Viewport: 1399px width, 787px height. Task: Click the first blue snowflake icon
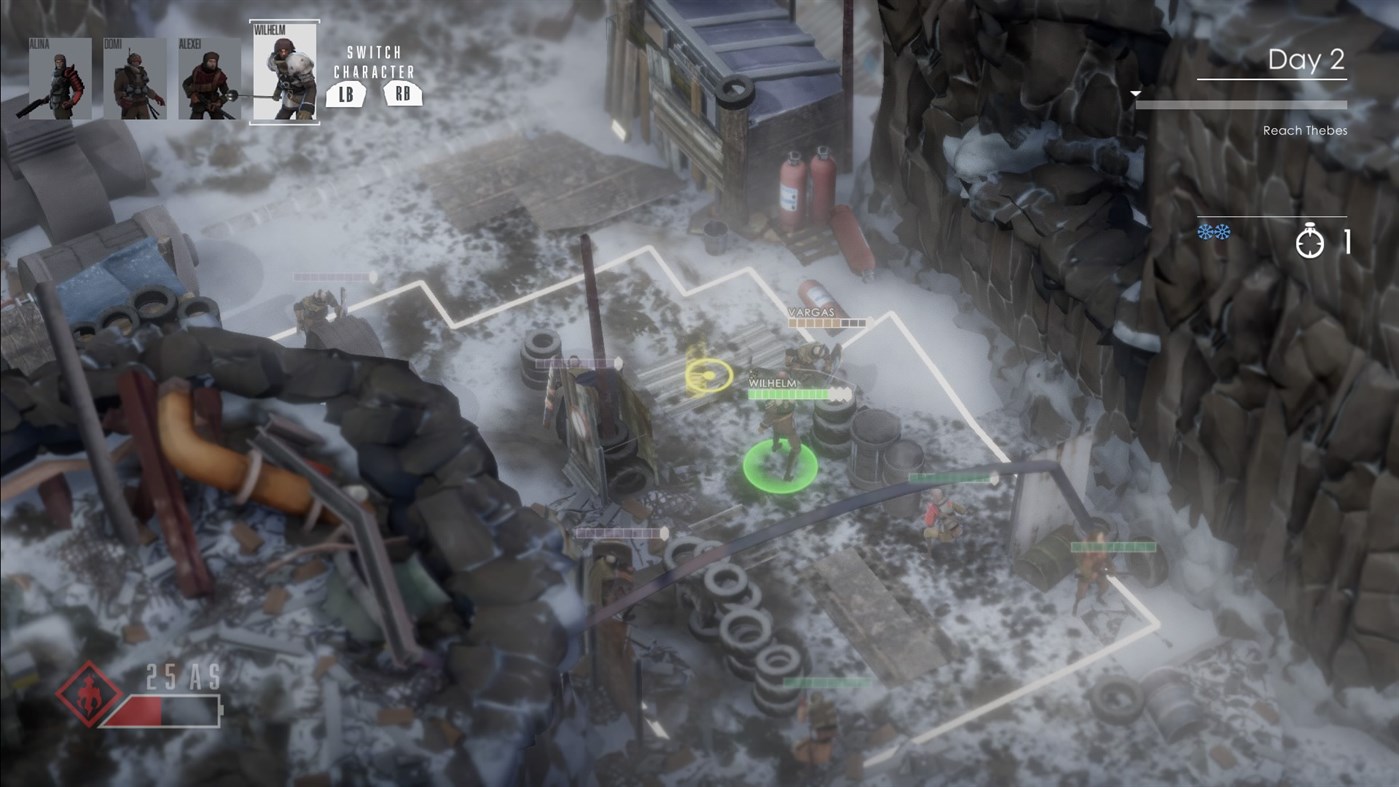(x=1205, y=230)
